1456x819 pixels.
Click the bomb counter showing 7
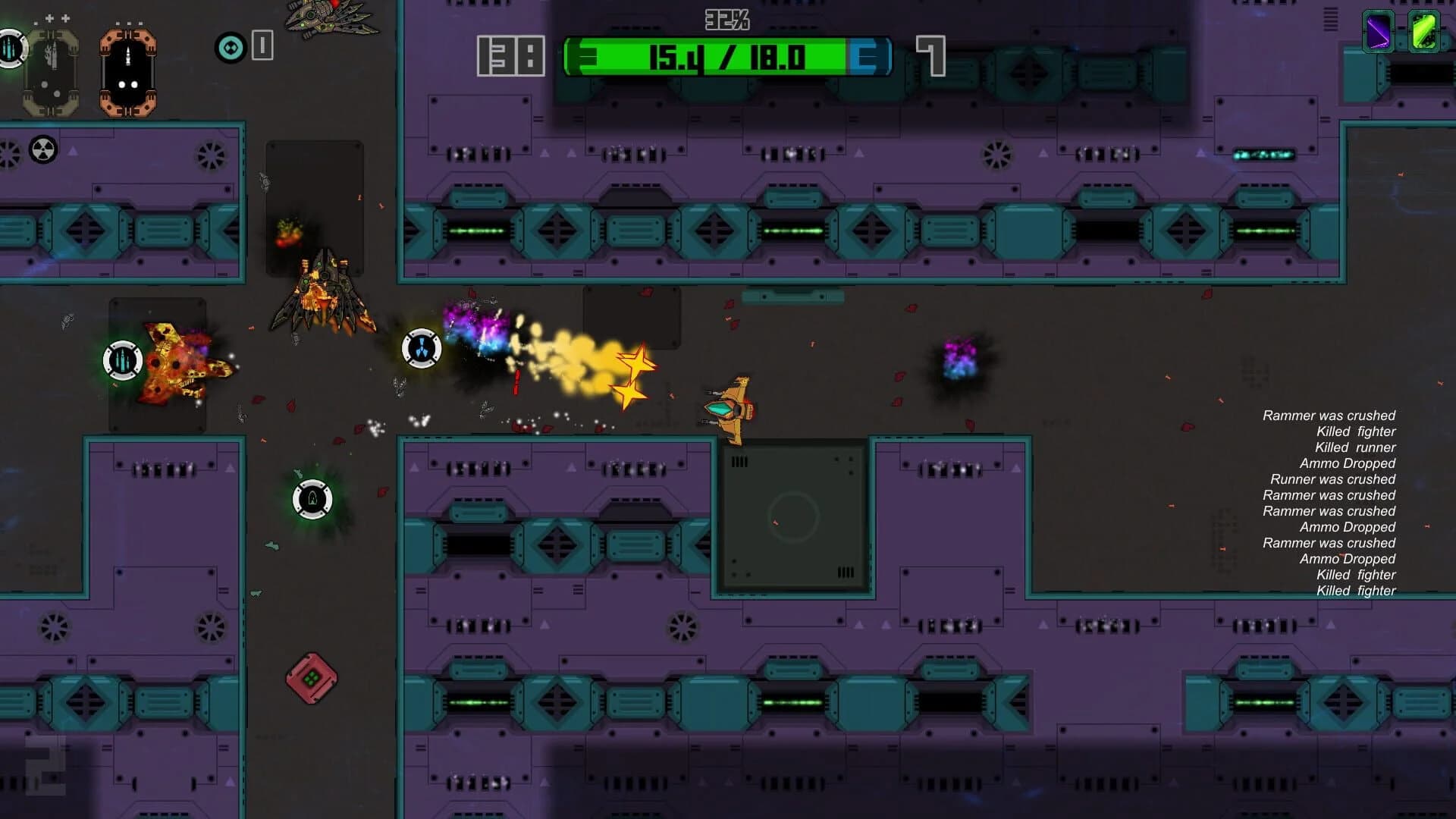(x=930, y=54)
